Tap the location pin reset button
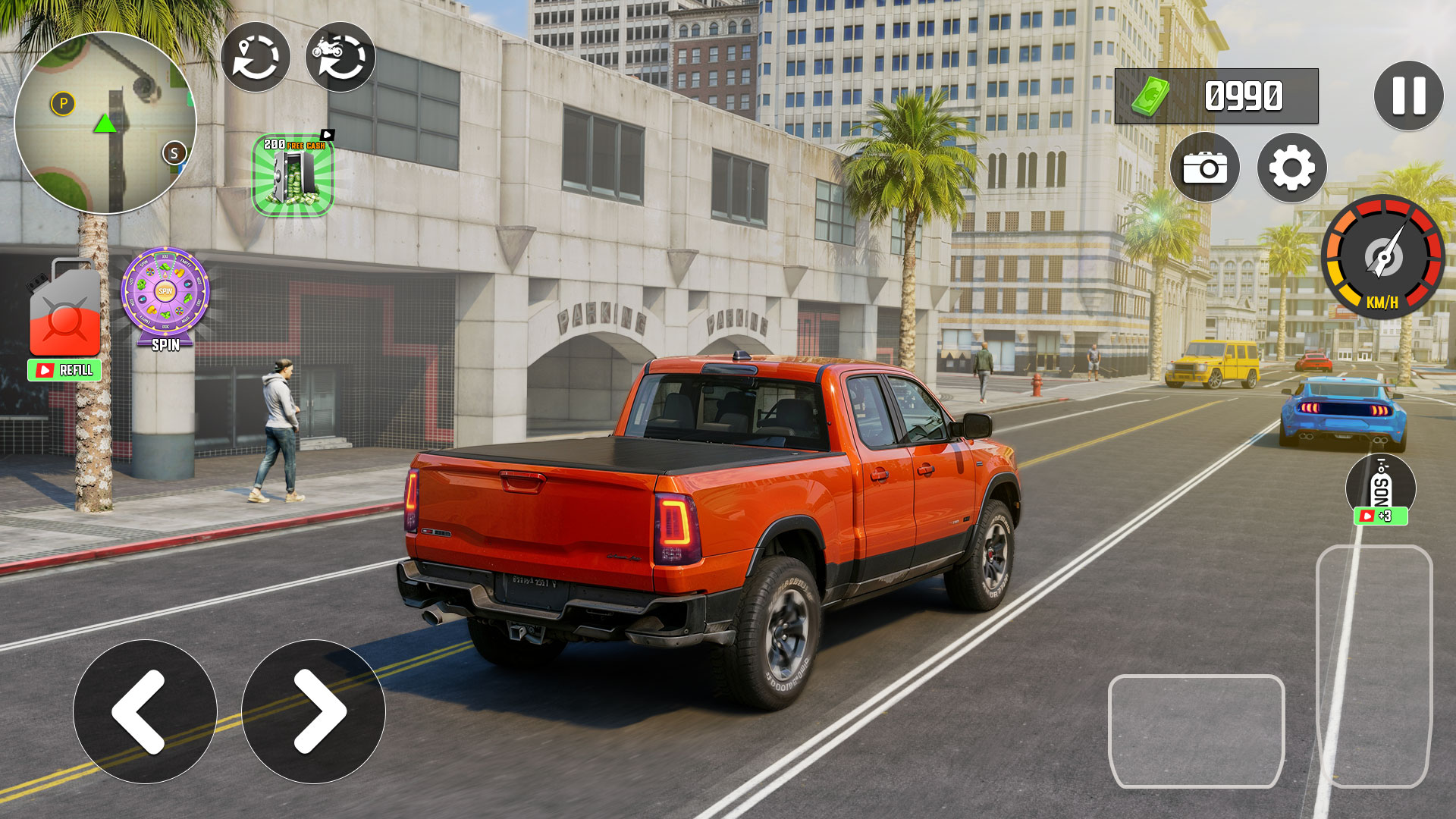The height and width of the screenshot is (819, 1456). pos(255,57)
